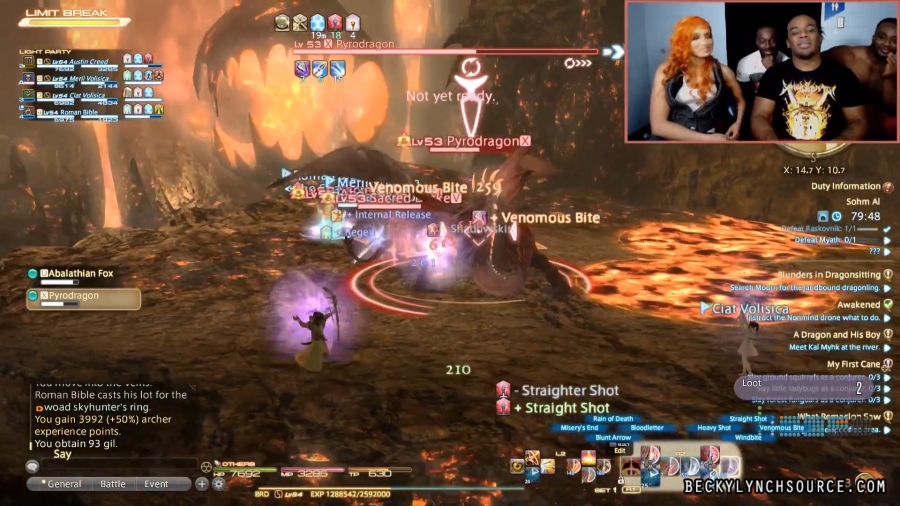Open chat log settings gear
Viewport: 900px width, 506px height.
tap(217, 484)
